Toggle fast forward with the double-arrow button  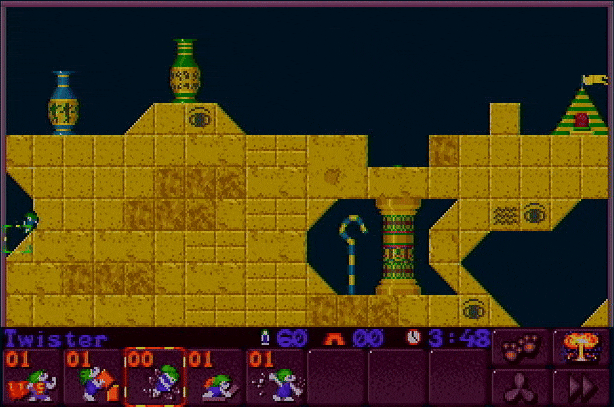[581, 387]
